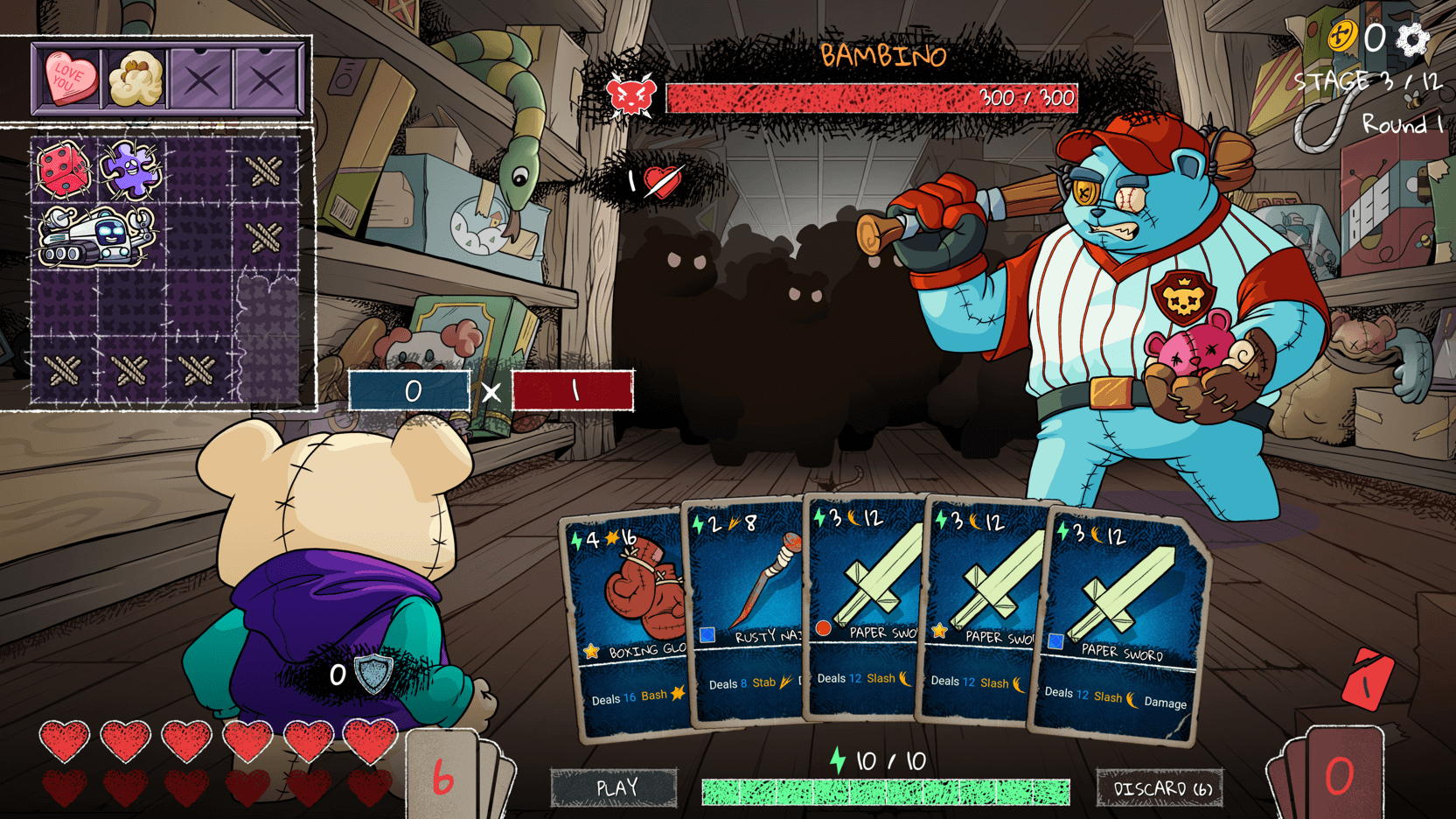
Task: Use the Love You candy heart item
Action: point(69,79)
